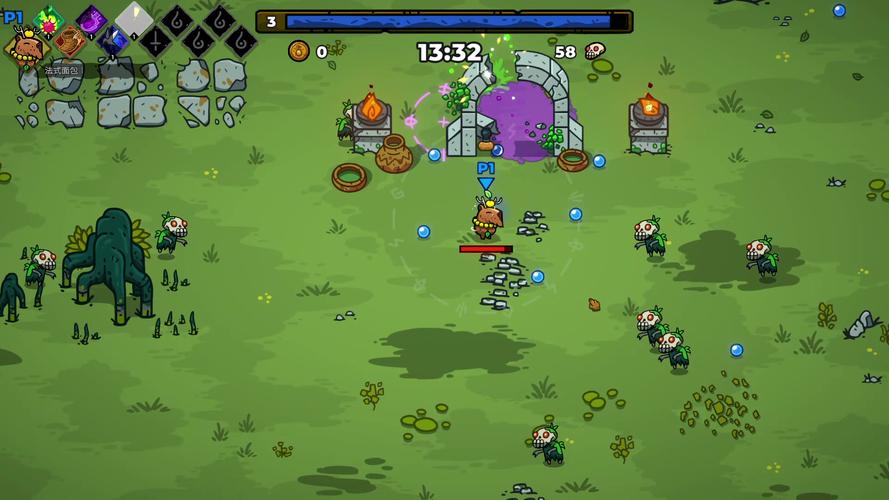Click the empty sword-marked weapon slot

pyautogui.click(x=155, y=42)
